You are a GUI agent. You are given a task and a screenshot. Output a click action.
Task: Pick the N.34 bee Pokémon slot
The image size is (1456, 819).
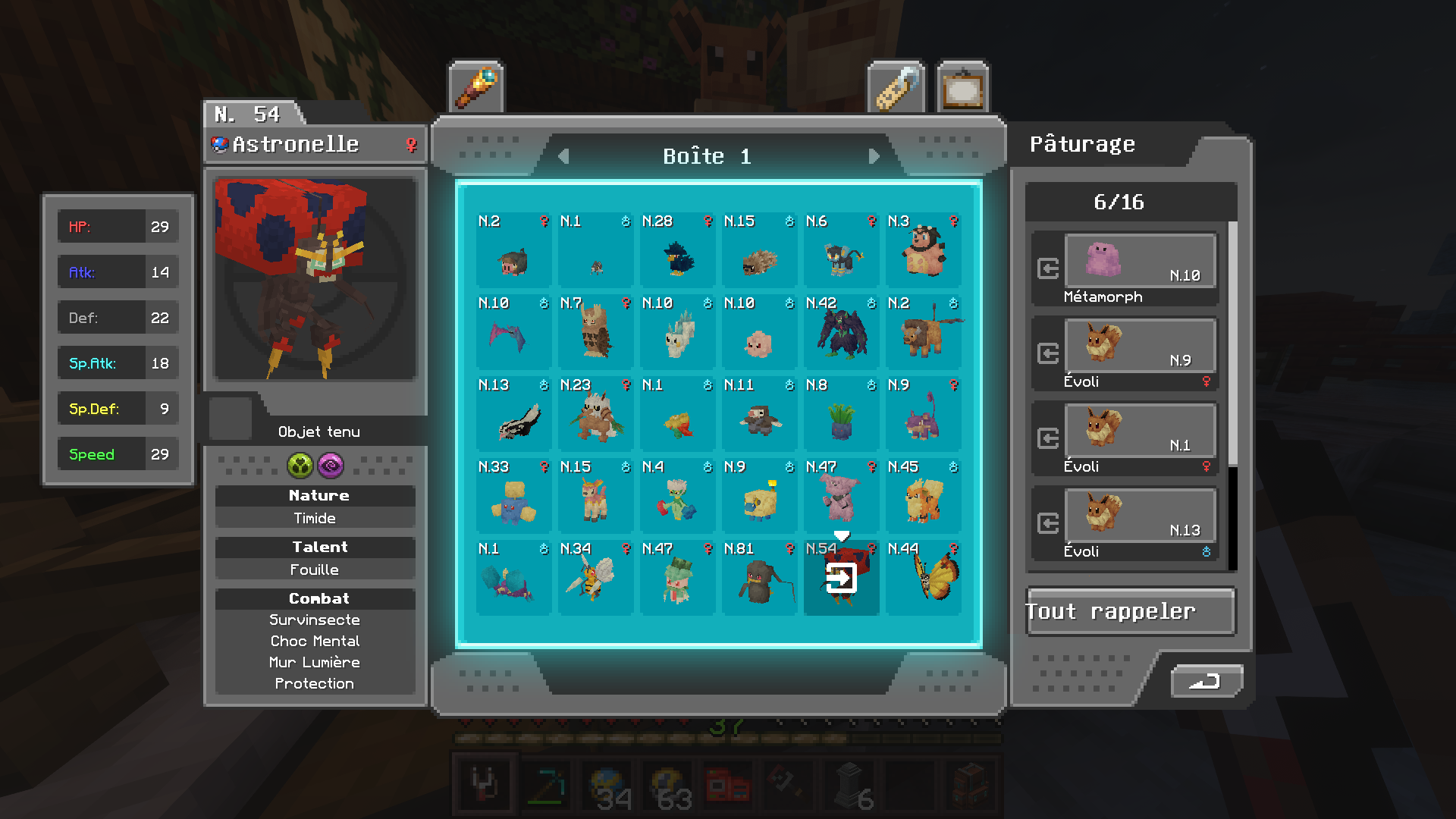click(596, 578)
